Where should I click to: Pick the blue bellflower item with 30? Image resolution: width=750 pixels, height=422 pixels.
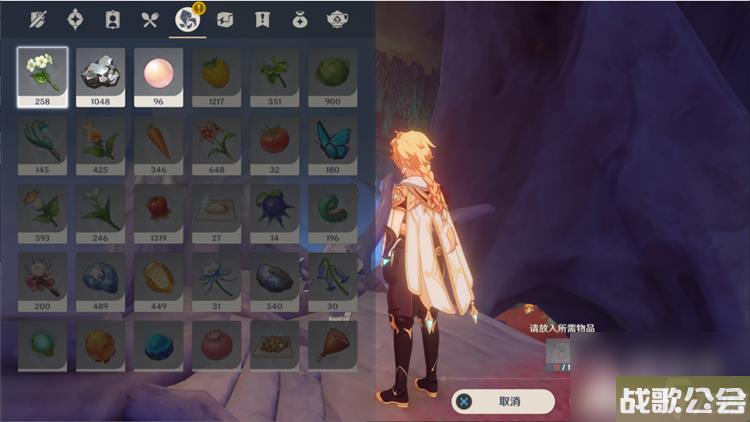point(332,280)
